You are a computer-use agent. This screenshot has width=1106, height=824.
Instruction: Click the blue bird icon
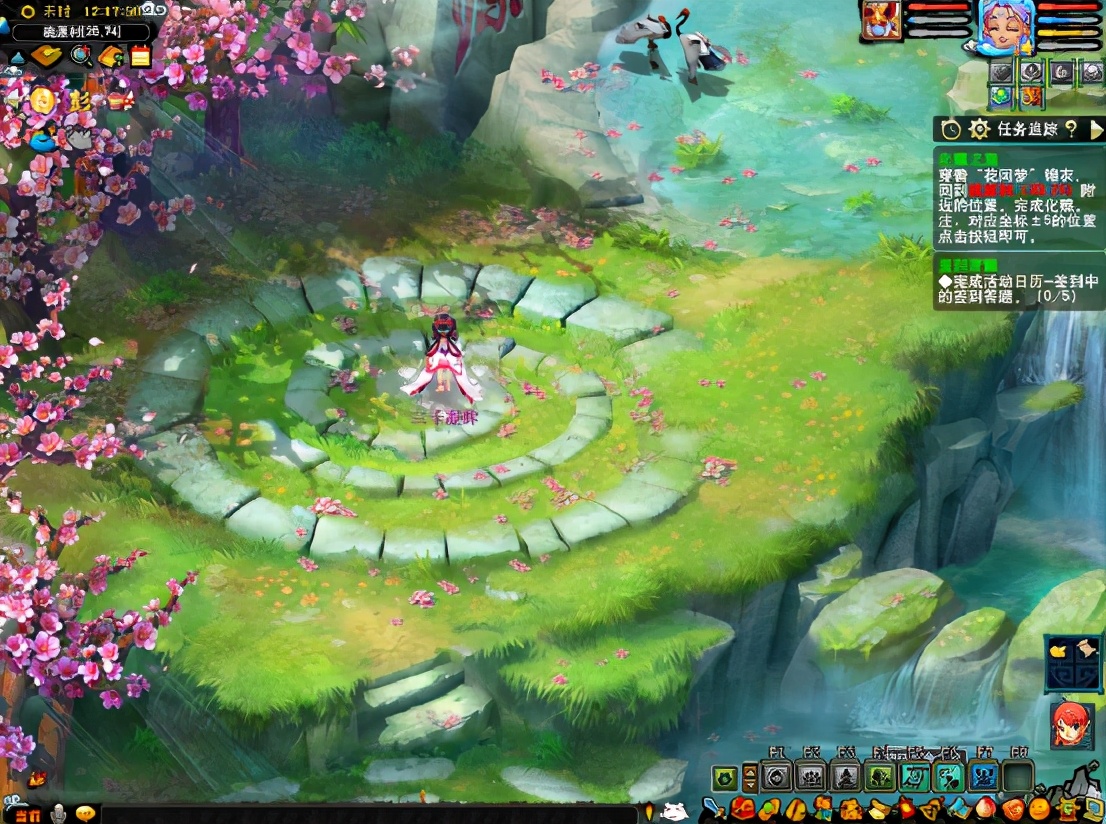41,141
